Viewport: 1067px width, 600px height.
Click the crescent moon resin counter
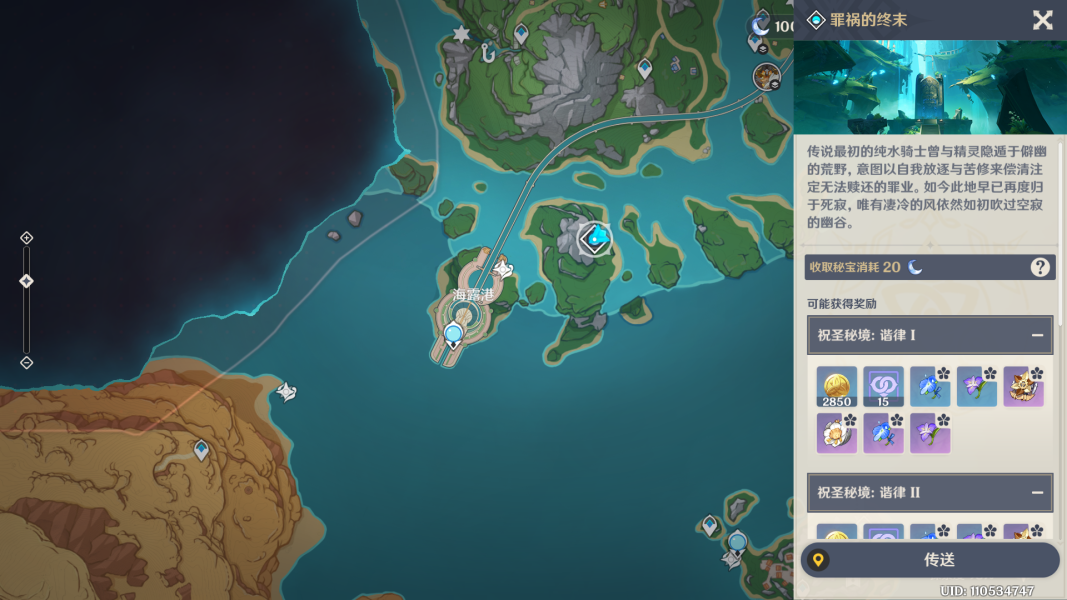coord(762,25)
